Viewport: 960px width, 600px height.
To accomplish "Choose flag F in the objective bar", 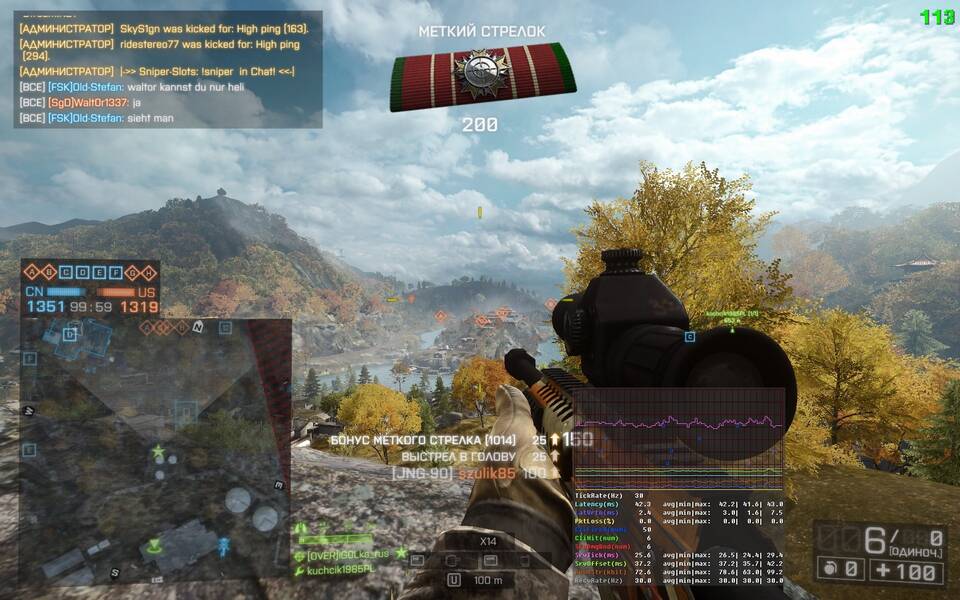I will [116, 272].
